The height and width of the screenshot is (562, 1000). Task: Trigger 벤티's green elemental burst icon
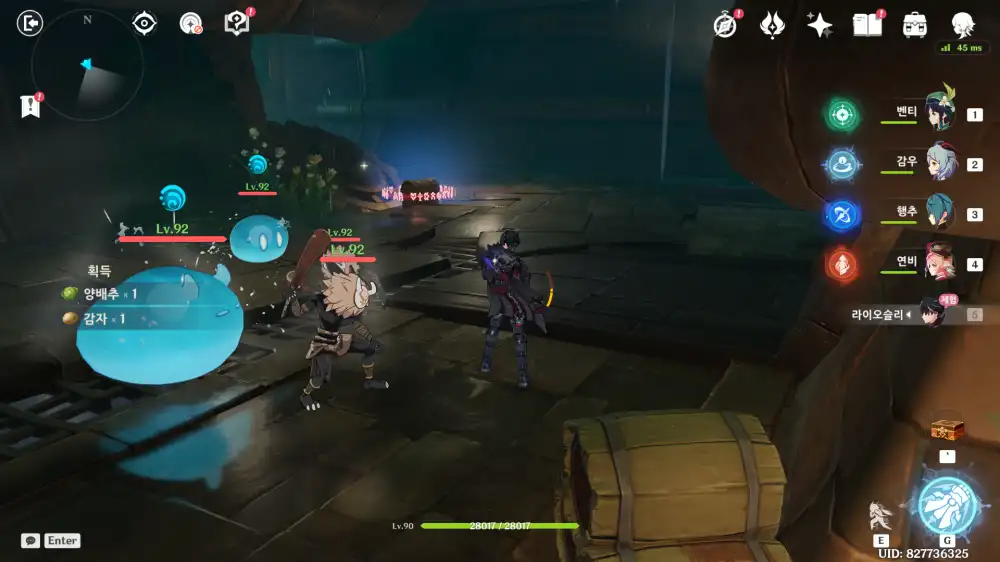pyautogui.click(x=841, y=114)
